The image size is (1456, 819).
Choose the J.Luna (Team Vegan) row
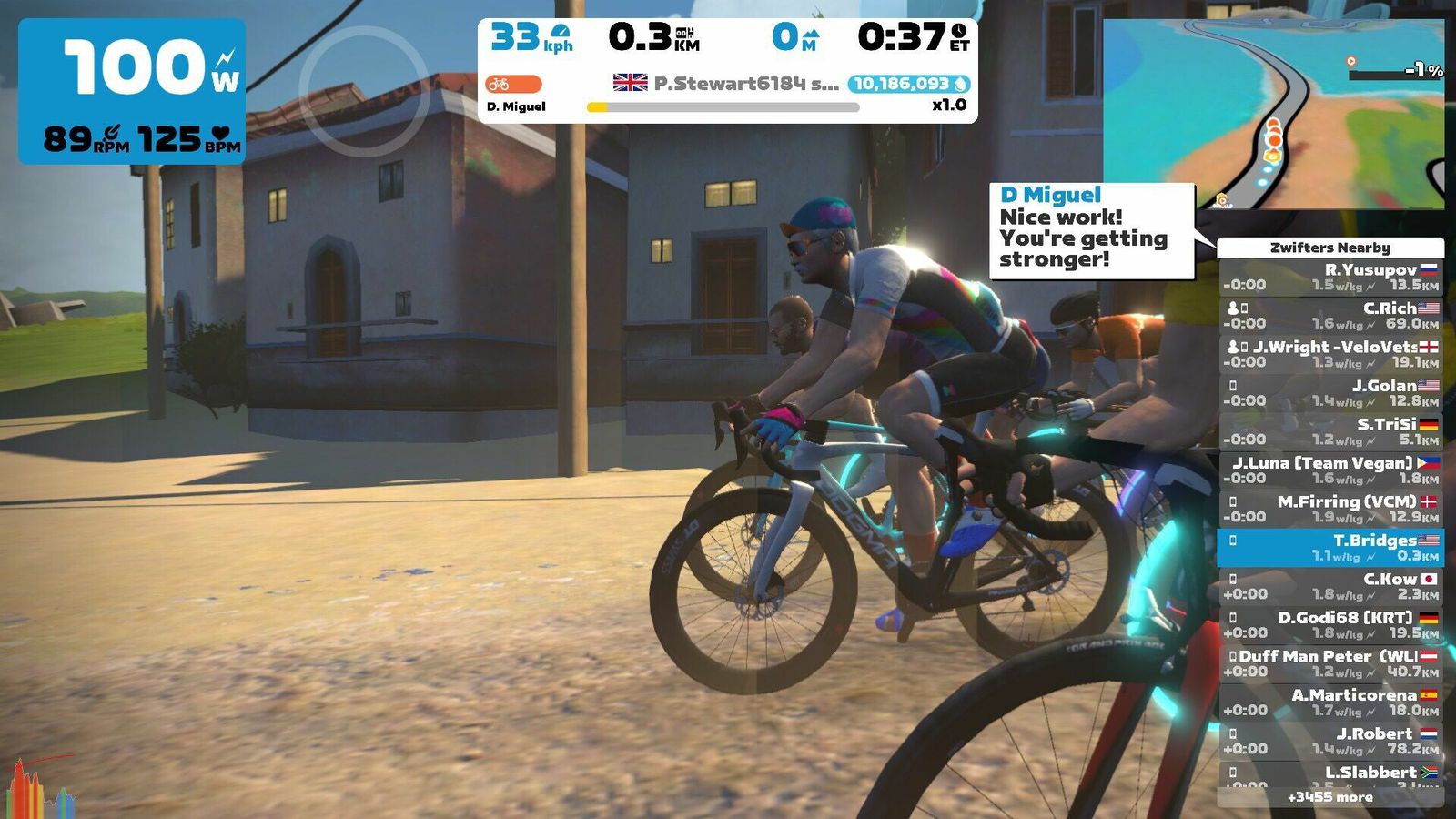pos(1330,470)
